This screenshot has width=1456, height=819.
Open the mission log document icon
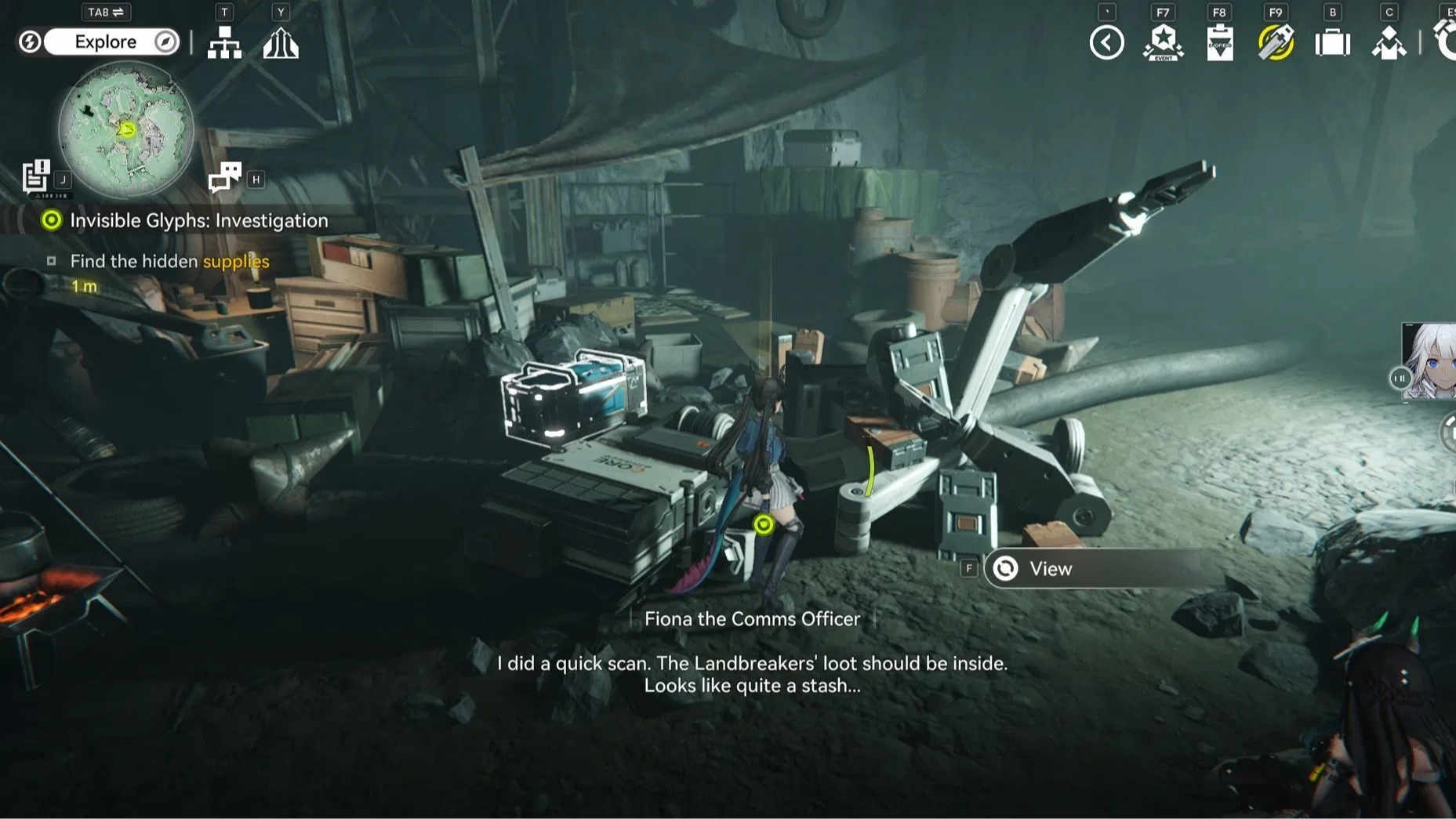(36, 176)
